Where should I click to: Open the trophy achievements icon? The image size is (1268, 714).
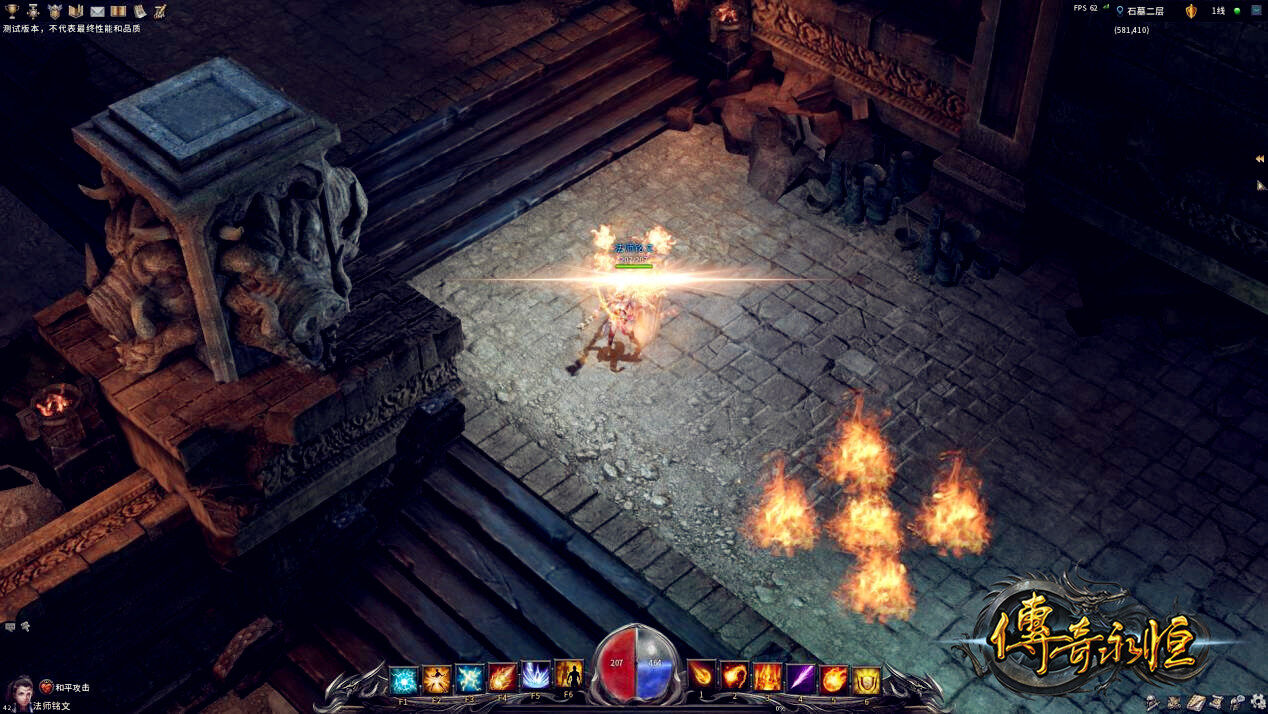click(x=12, y=11)
